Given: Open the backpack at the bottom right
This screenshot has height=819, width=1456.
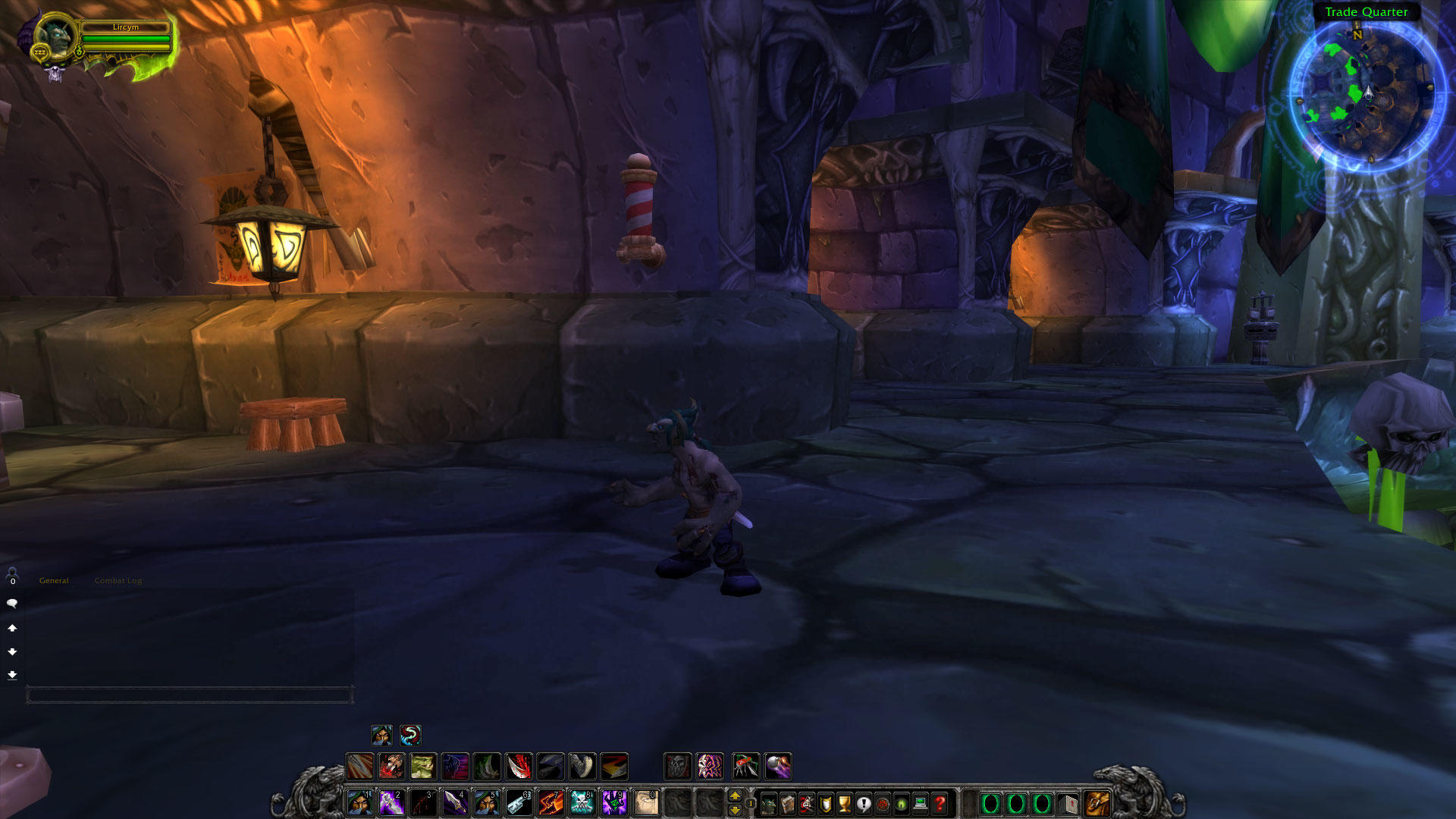Looking at the screenshot, I should pos(1097,804).
